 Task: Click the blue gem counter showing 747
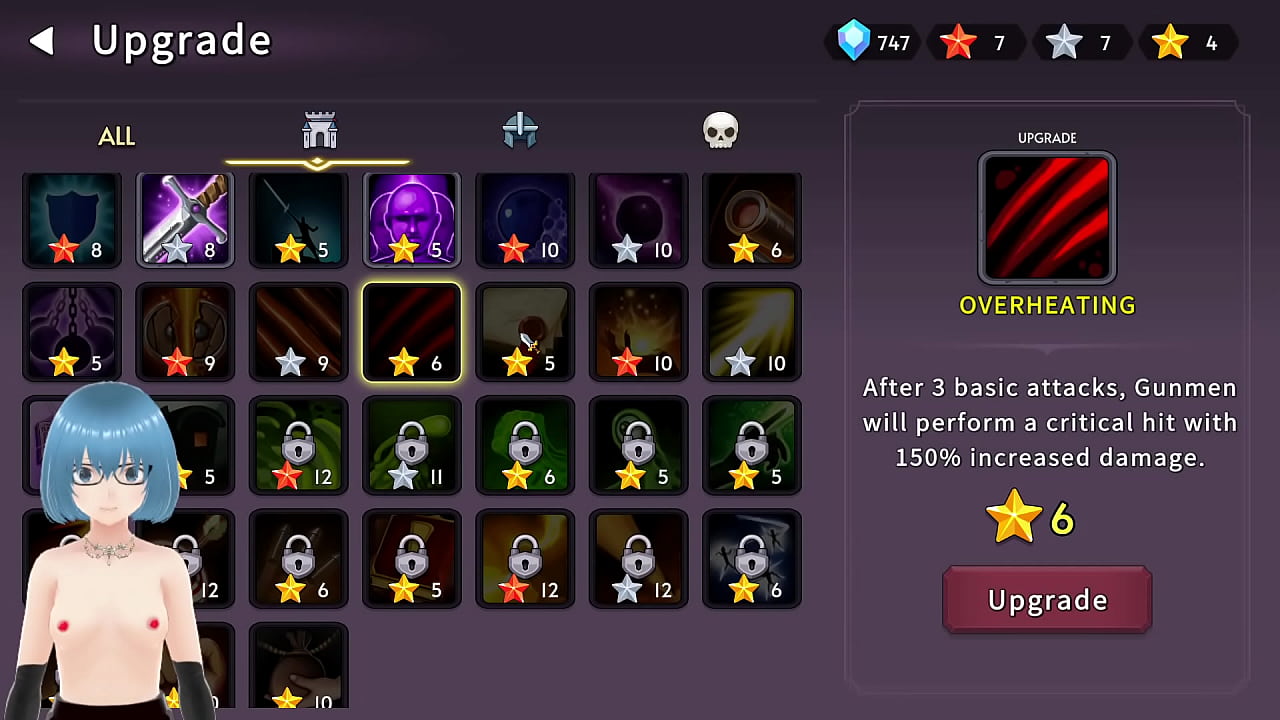click(872, 42)
